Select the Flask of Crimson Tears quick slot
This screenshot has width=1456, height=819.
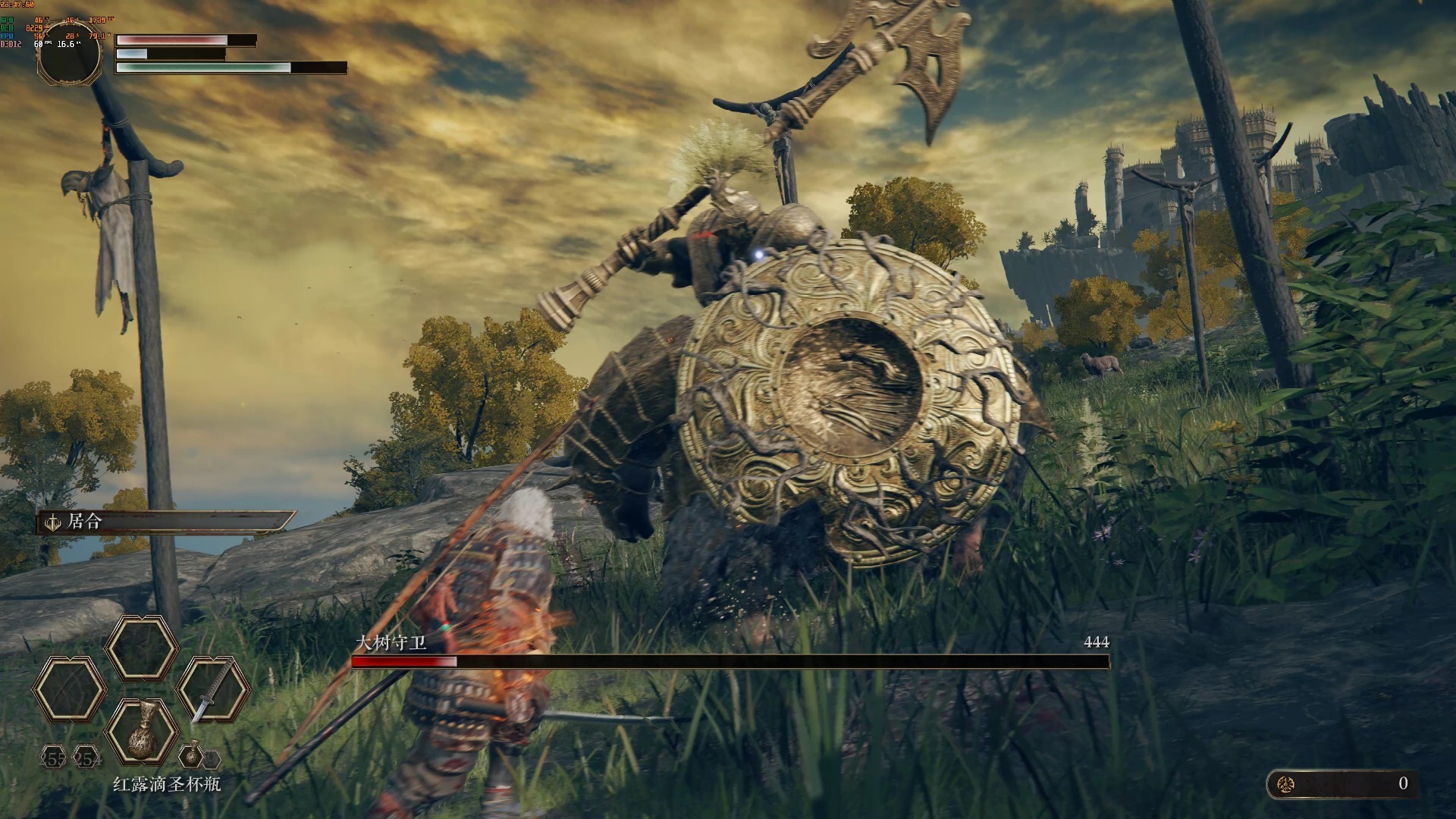142,731
